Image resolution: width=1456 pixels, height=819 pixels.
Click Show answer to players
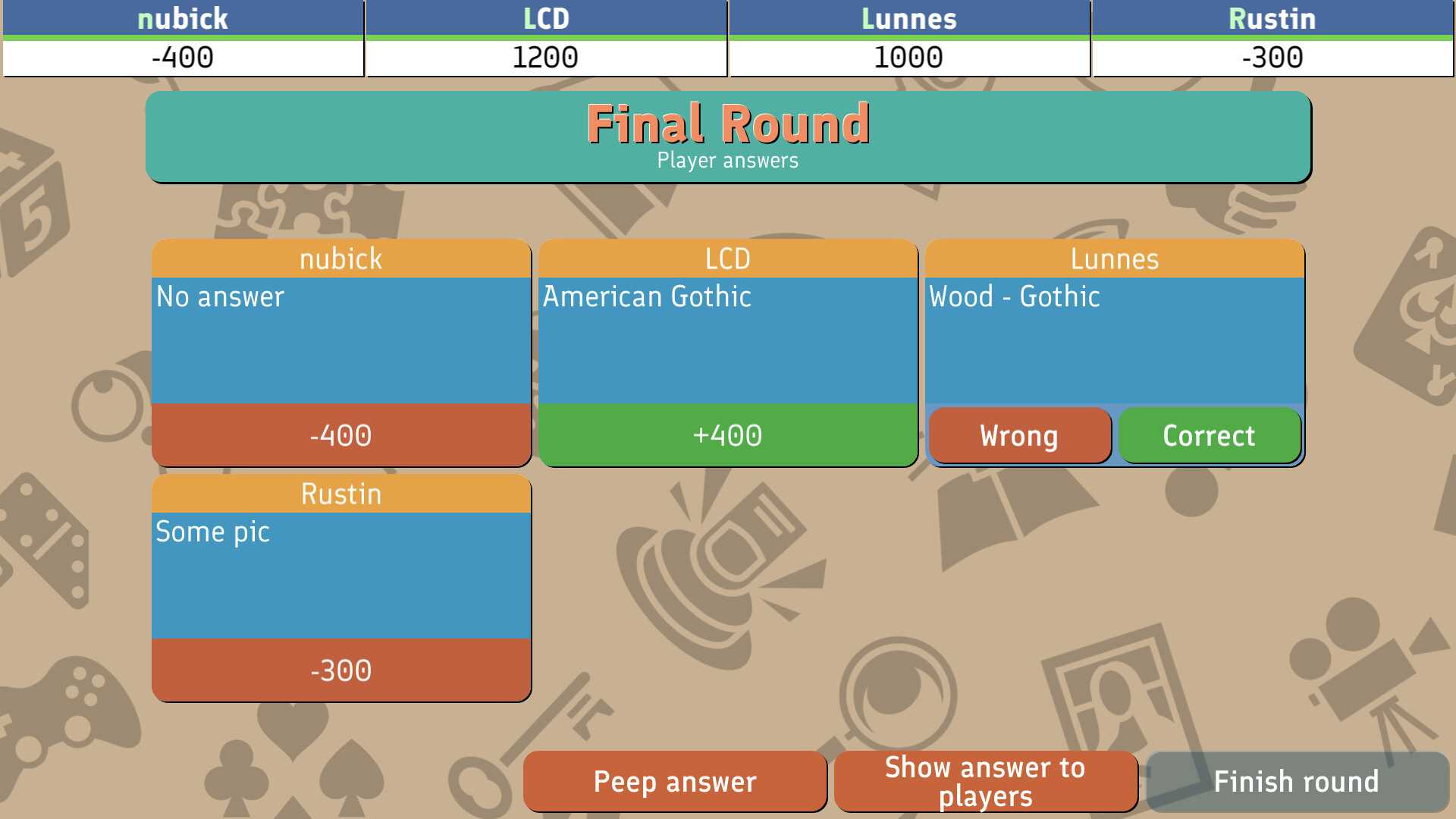pyautogui.click(x=985, y=780)
